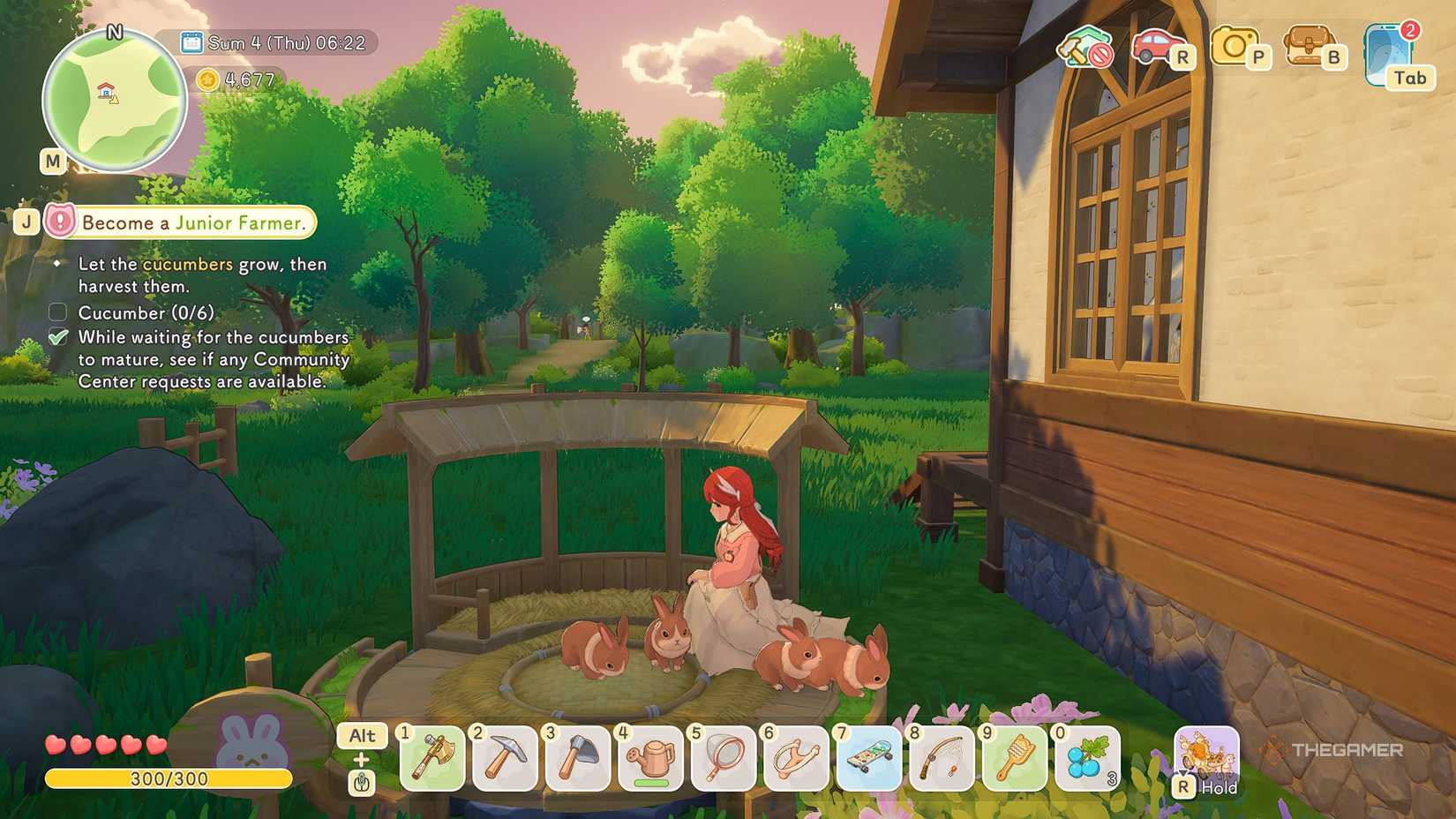Expand the Alt hotbar switcher
The height and width of the screenshot is (819, 1456).
tap(362, 735)
